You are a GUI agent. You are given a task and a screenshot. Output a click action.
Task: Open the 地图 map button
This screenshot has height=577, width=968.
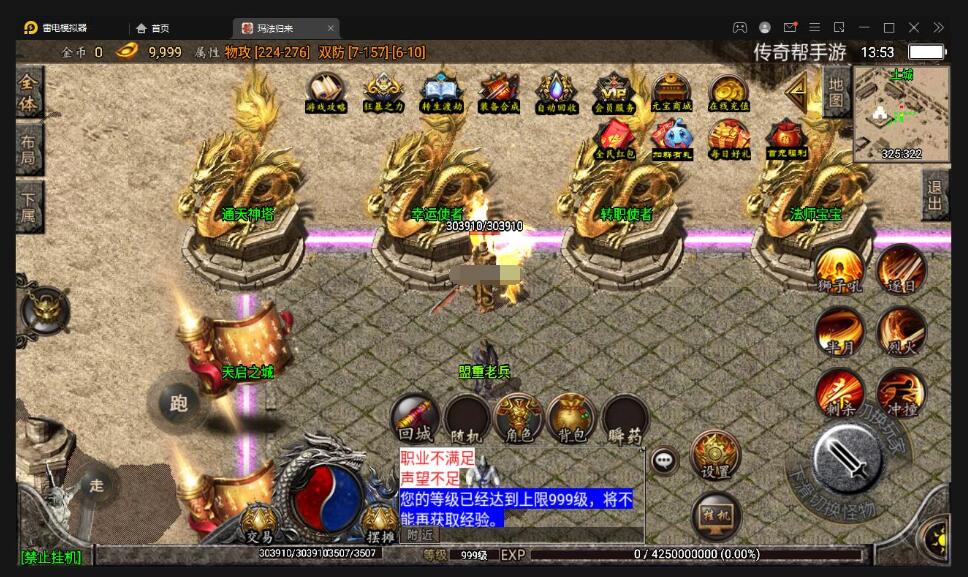coord(836,92)
